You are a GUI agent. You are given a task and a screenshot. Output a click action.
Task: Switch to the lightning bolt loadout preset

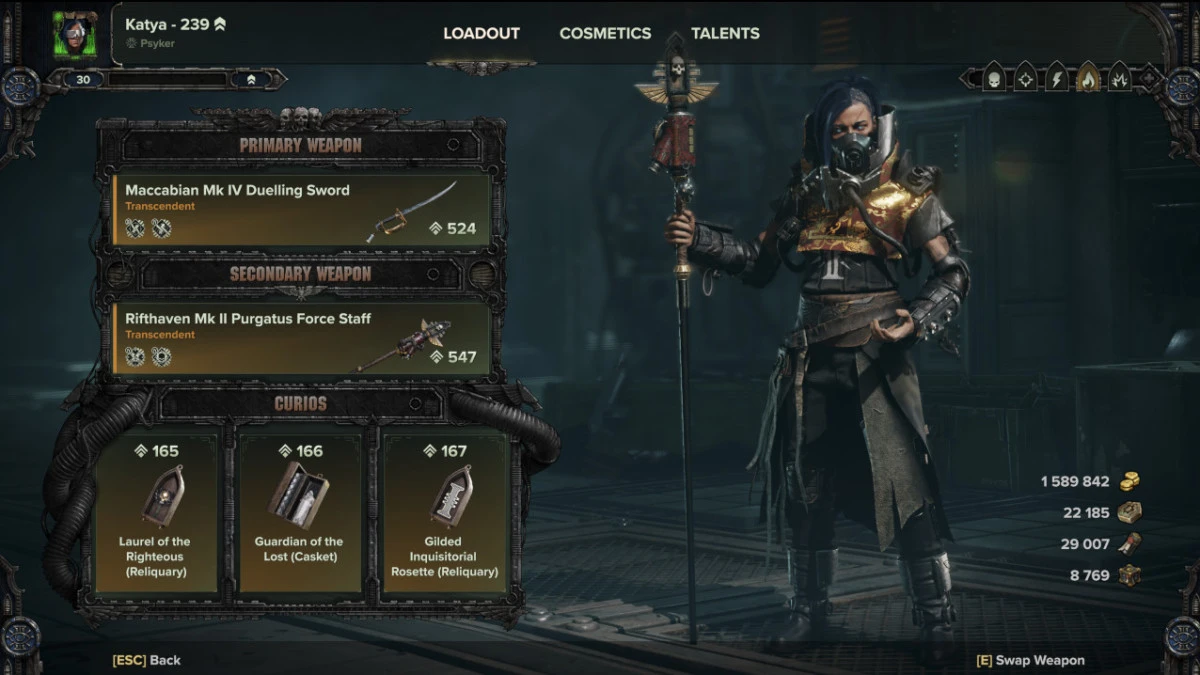pyautogui.click(x=1056, y=78)
